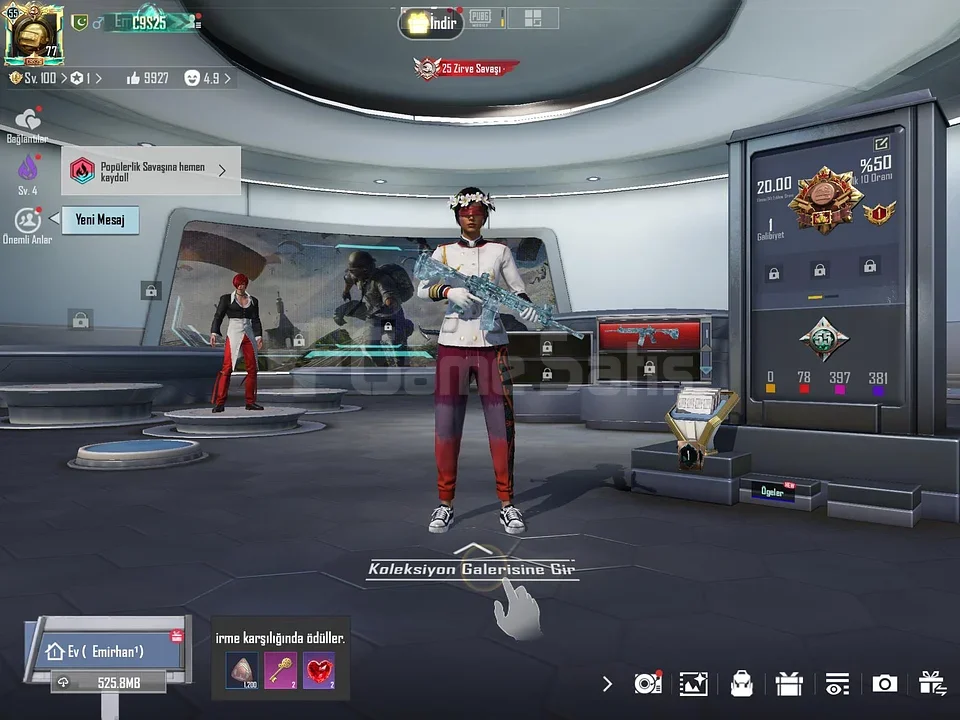This screenshot has width=960, height=720.
Task: Open the 25 Zirve Savaşı banner
Action: 468,68
